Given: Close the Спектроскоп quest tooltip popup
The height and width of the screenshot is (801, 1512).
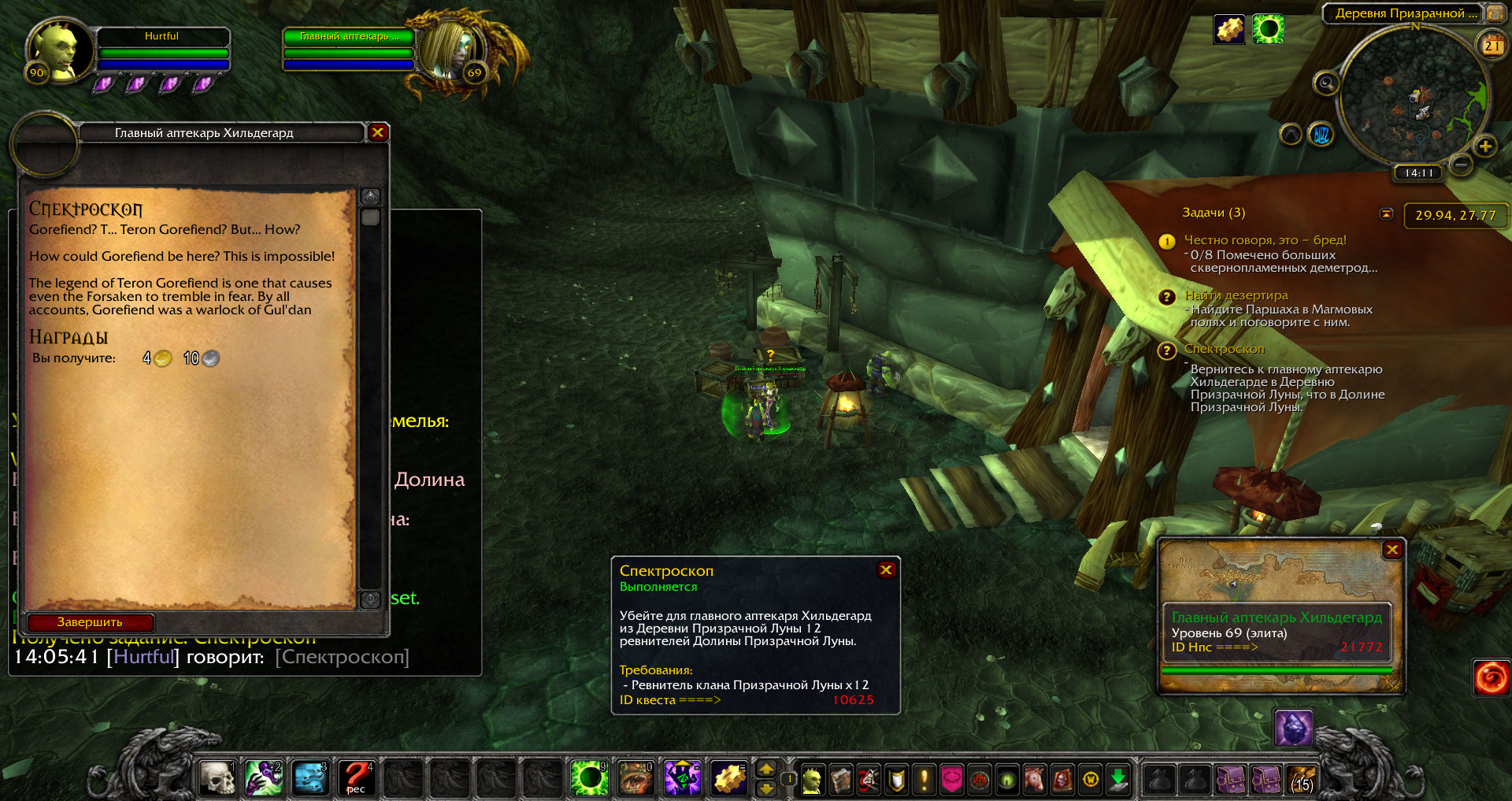Looking at the screenshot, I should [x=886, y=569].
